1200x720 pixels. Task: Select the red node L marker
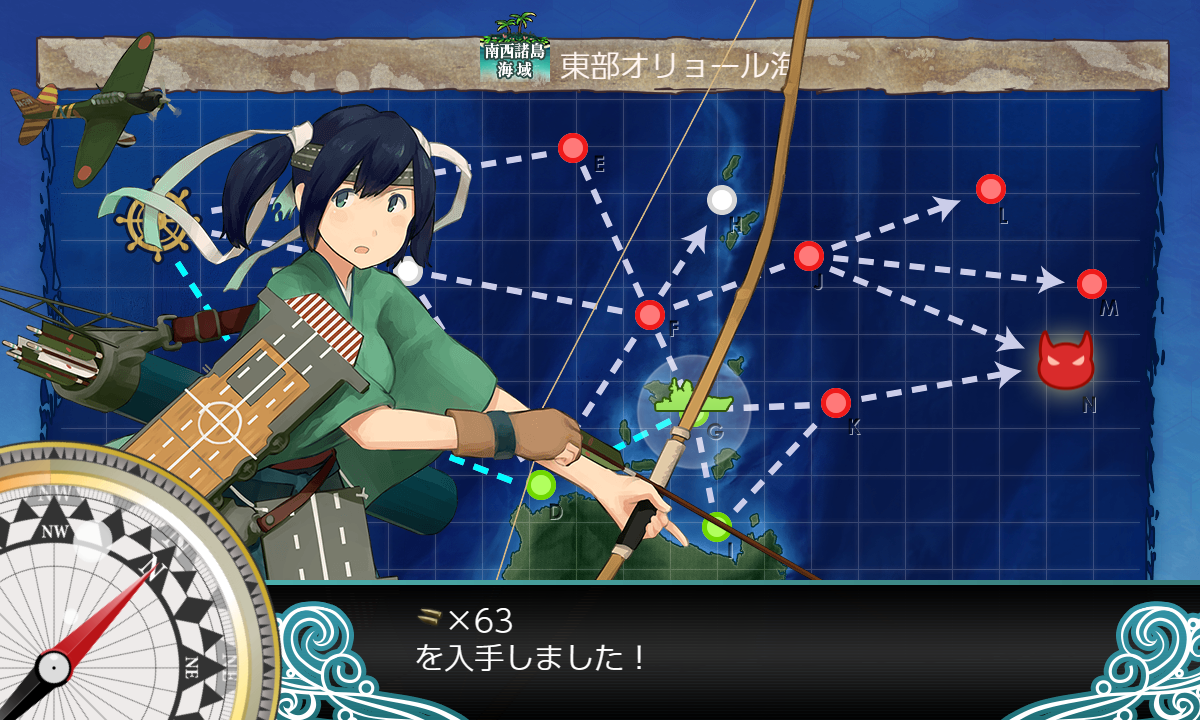[990, 189]
